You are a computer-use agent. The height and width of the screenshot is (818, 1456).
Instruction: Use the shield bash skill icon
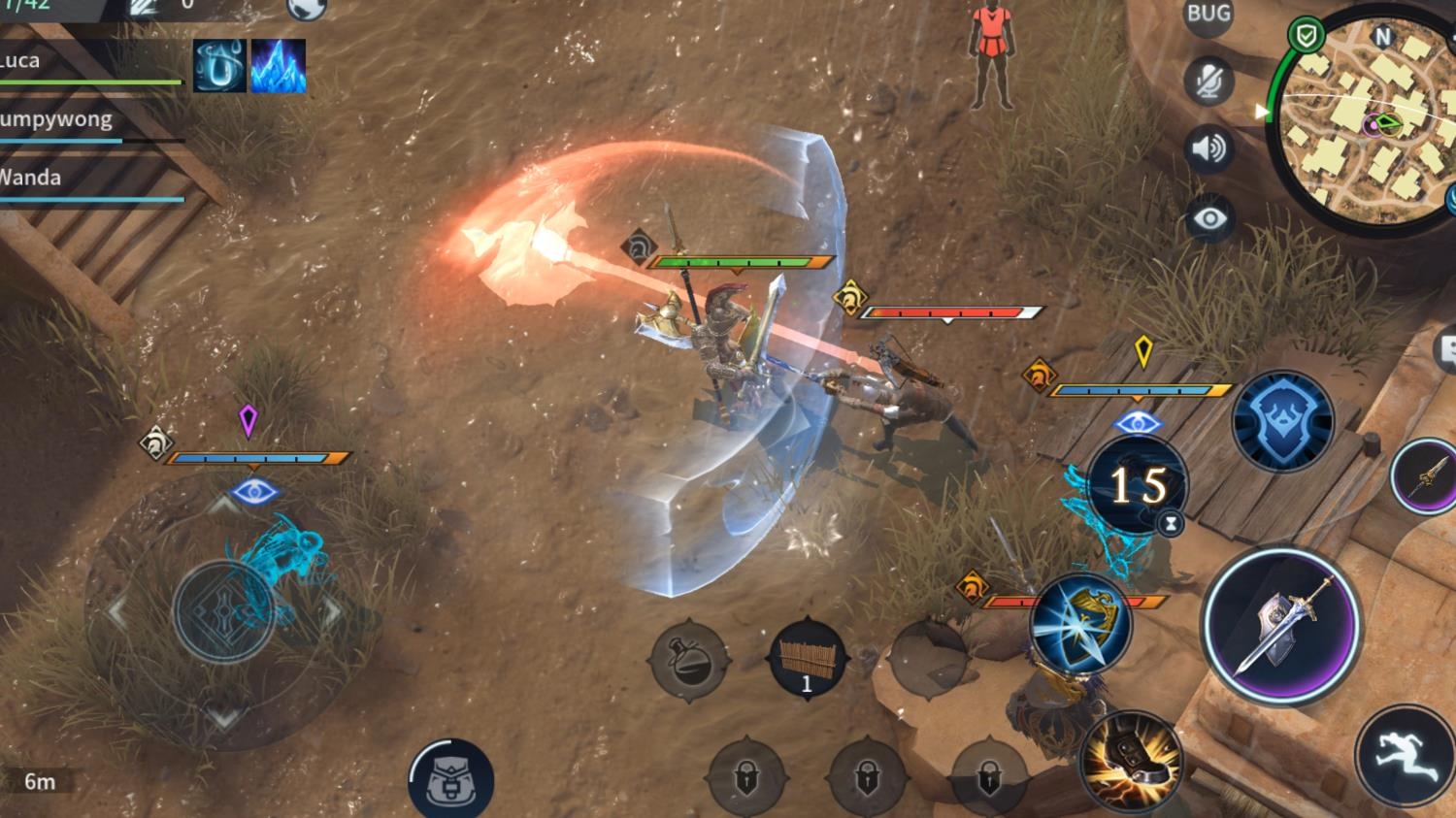1079,624
